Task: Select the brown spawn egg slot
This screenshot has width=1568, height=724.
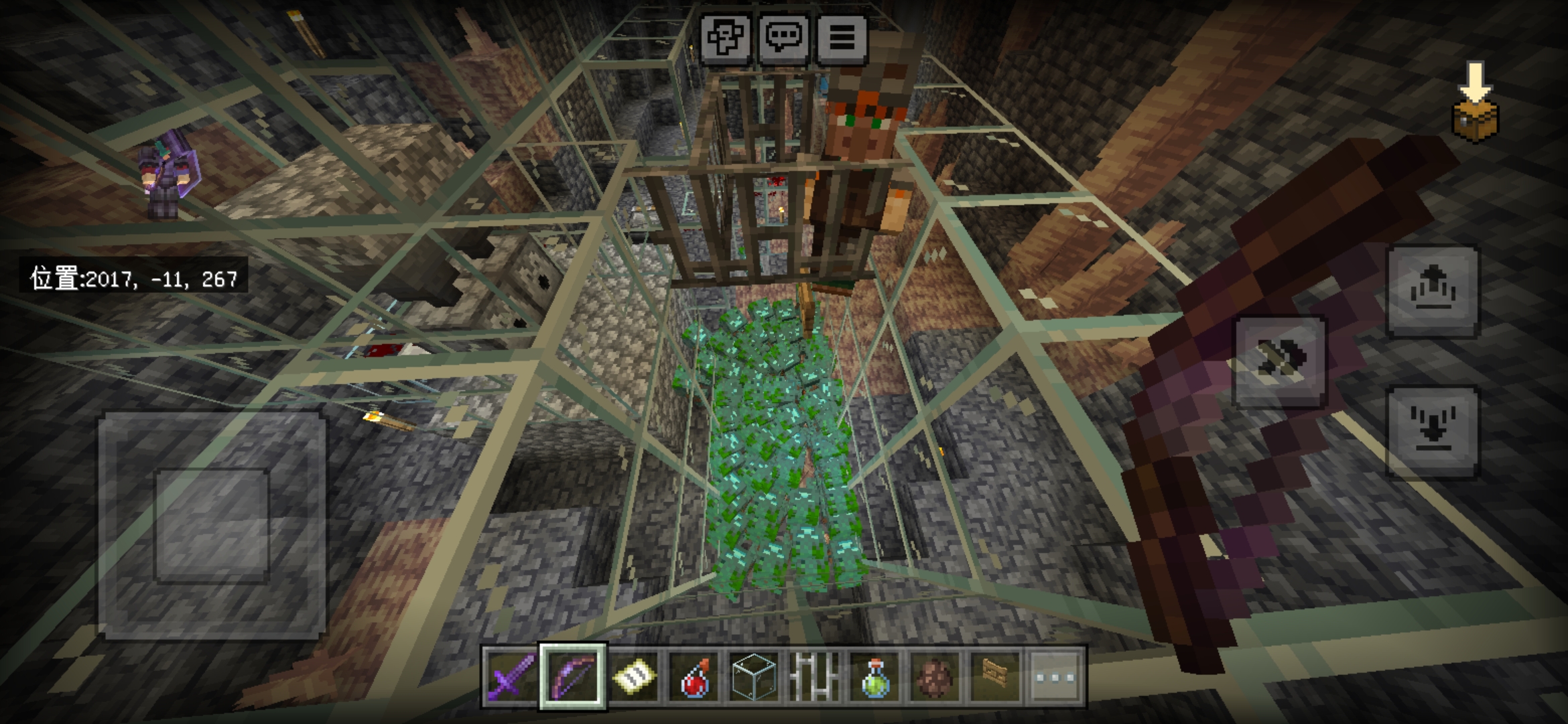Action: pos(935,676)
